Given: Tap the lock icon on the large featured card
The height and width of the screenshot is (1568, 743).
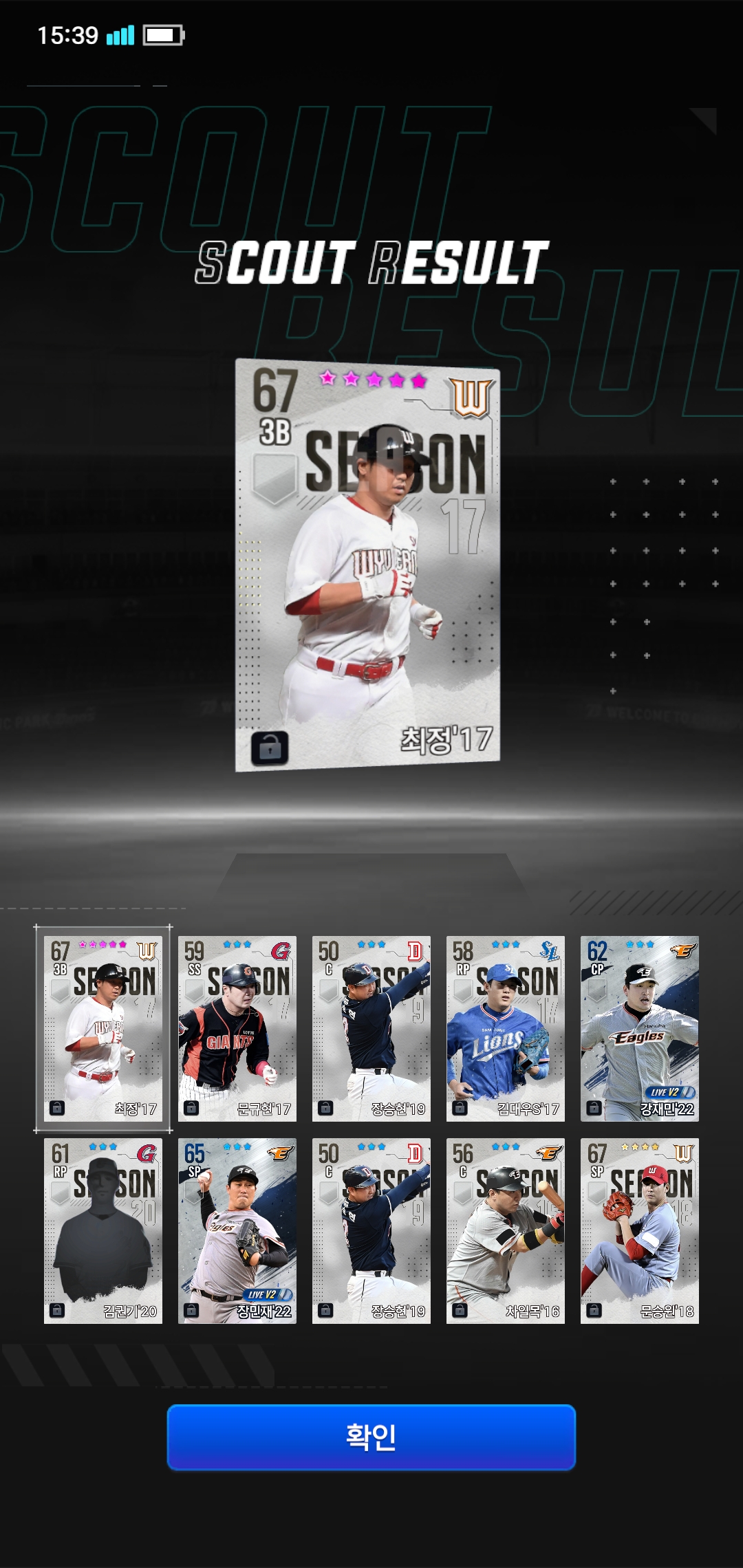Looking at the screenshot, I should [270, 747].
